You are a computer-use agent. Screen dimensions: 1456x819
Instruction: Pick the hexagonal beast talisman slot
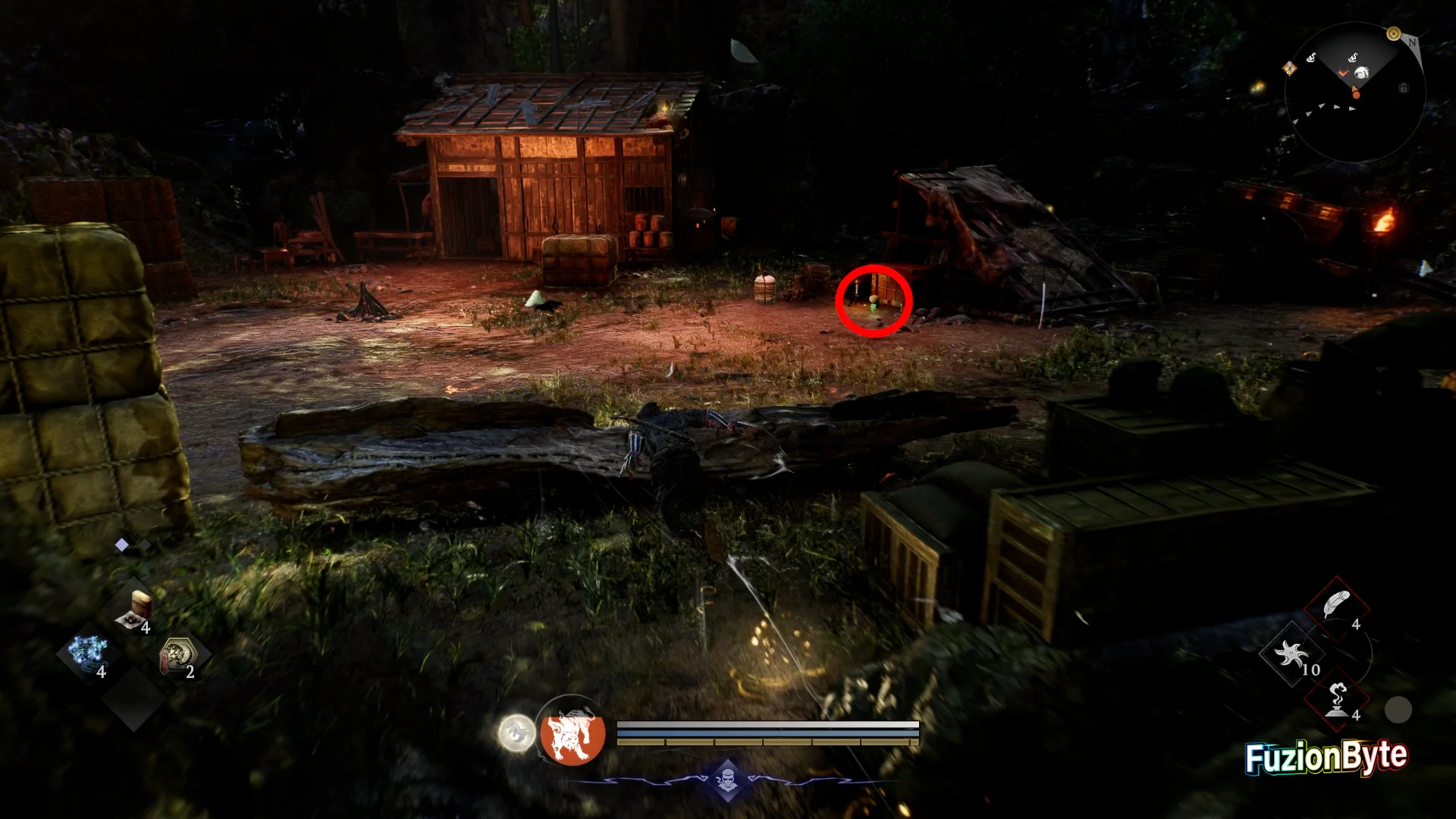coord(178,655)
